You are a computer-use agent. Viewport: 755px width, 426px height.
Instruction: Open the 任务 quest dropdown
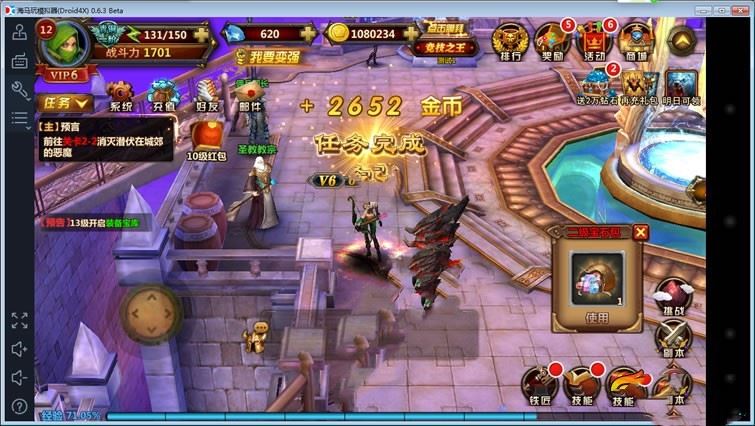click(x=66, y=102)
